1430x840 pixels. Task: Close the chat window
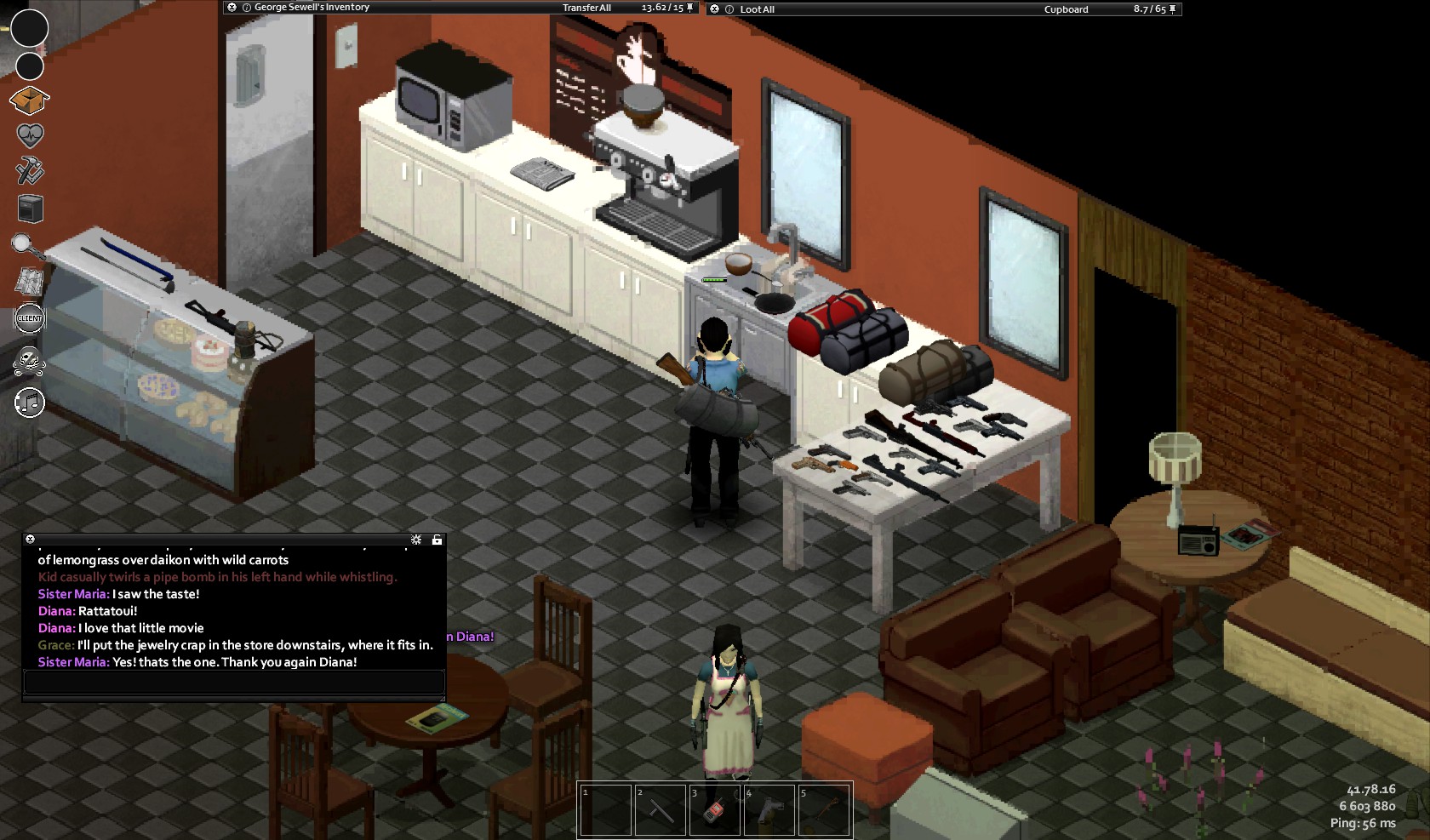tap(30, 539)
